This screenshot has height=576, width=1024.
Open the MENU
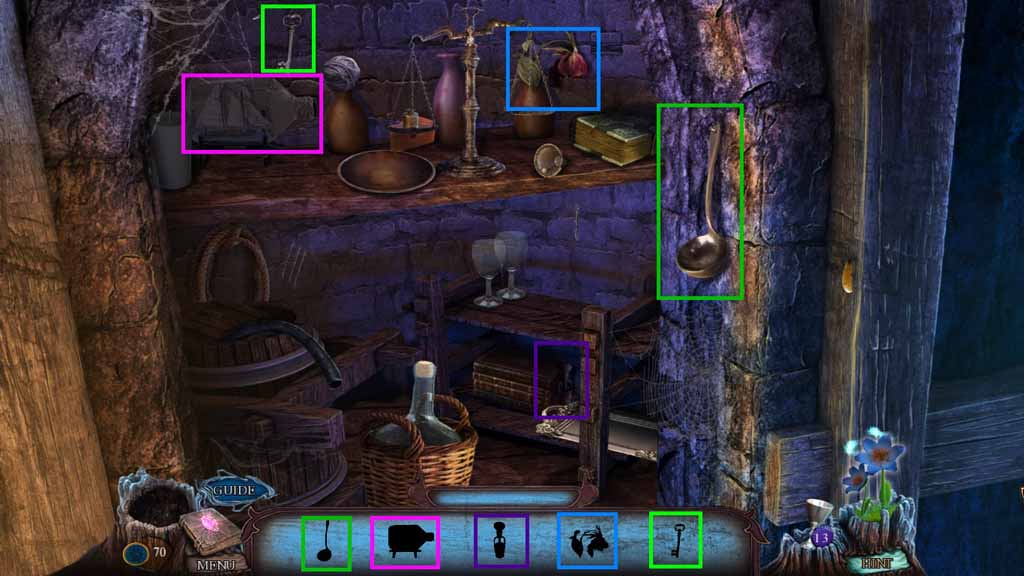tap(215, 564)
